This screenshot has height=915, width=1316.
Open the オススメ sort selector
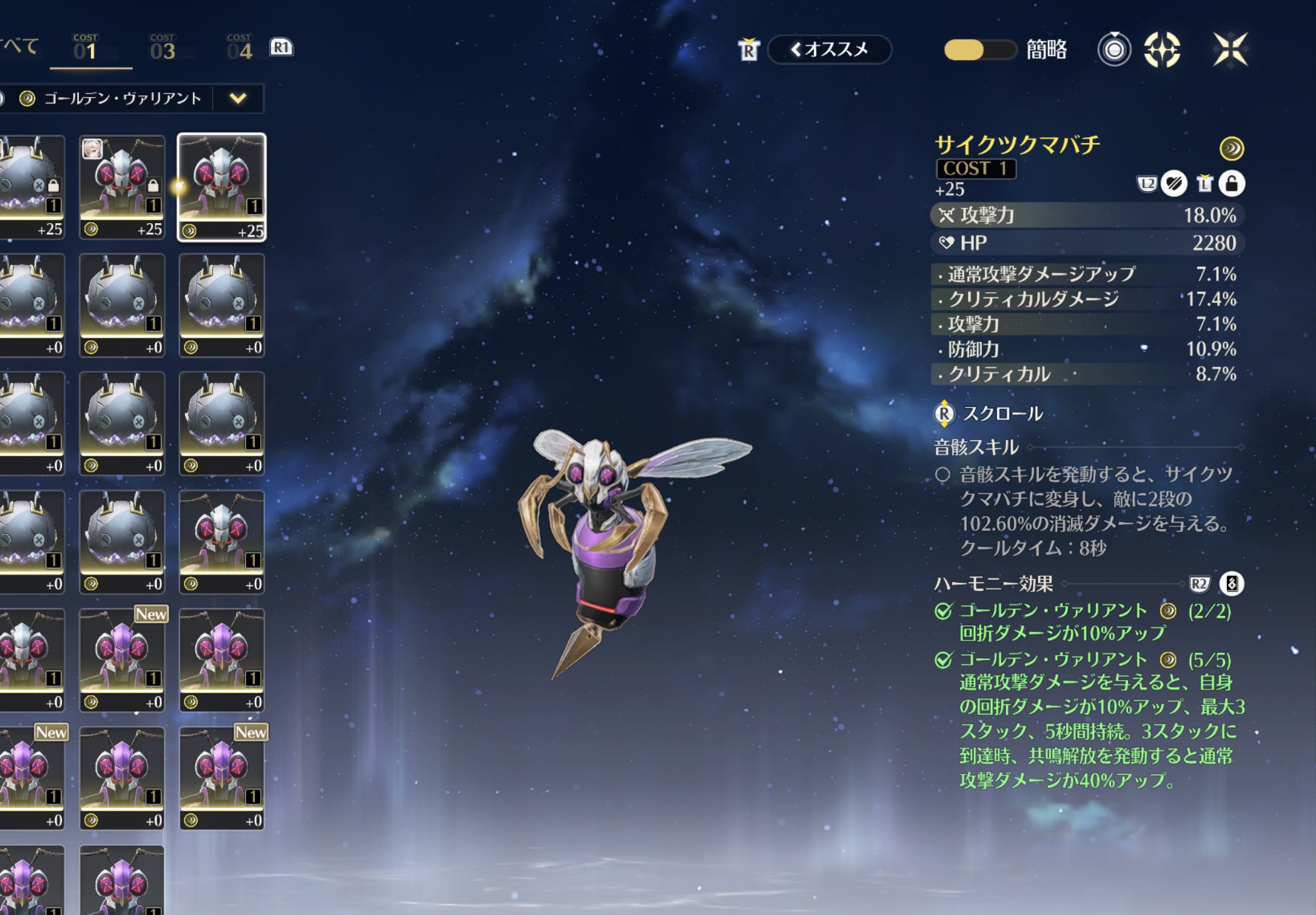pyautogui.click(x=830, y=50)
